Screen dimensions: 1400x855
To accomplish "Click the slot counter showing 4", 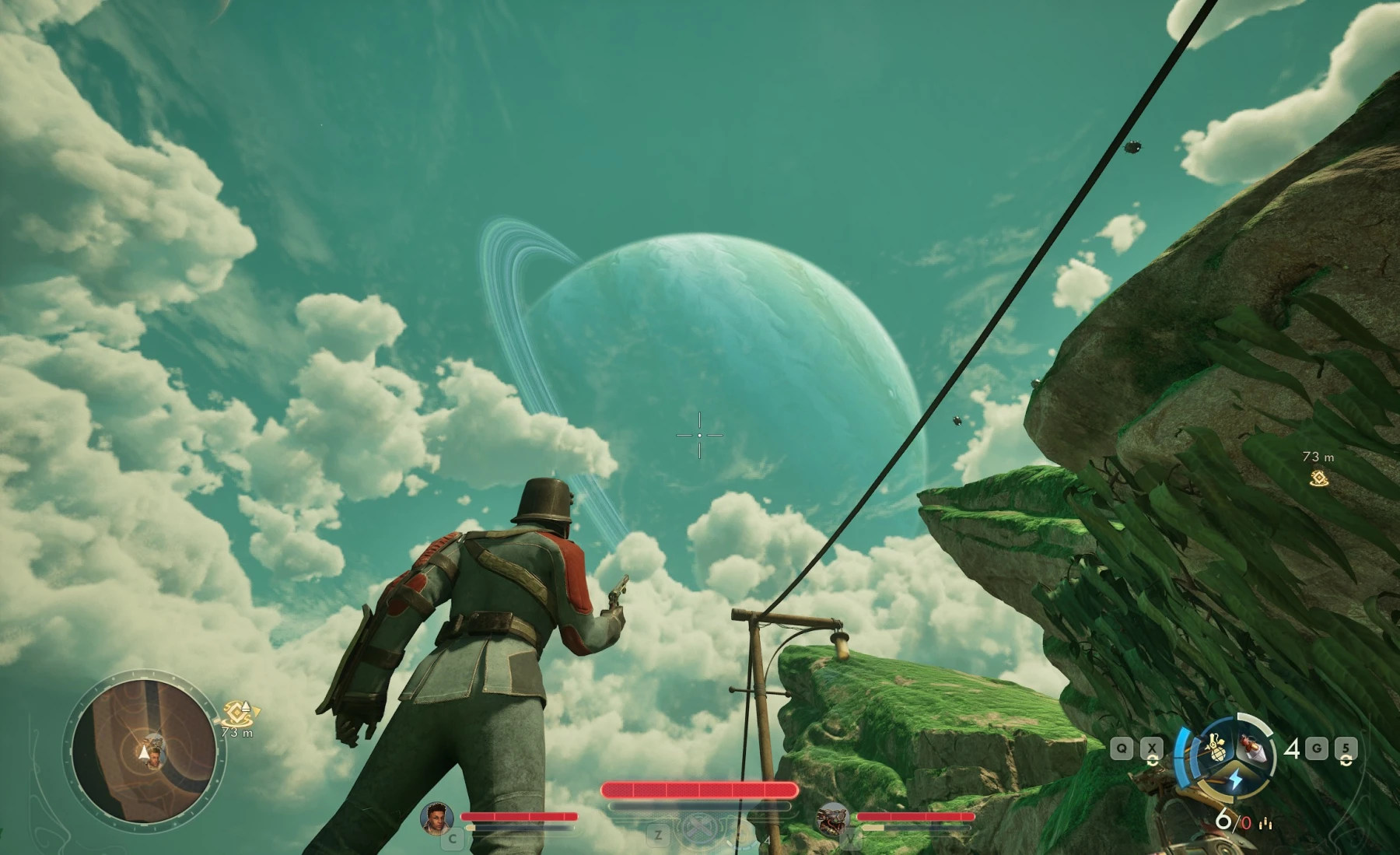I will (x=1293, y=748).
